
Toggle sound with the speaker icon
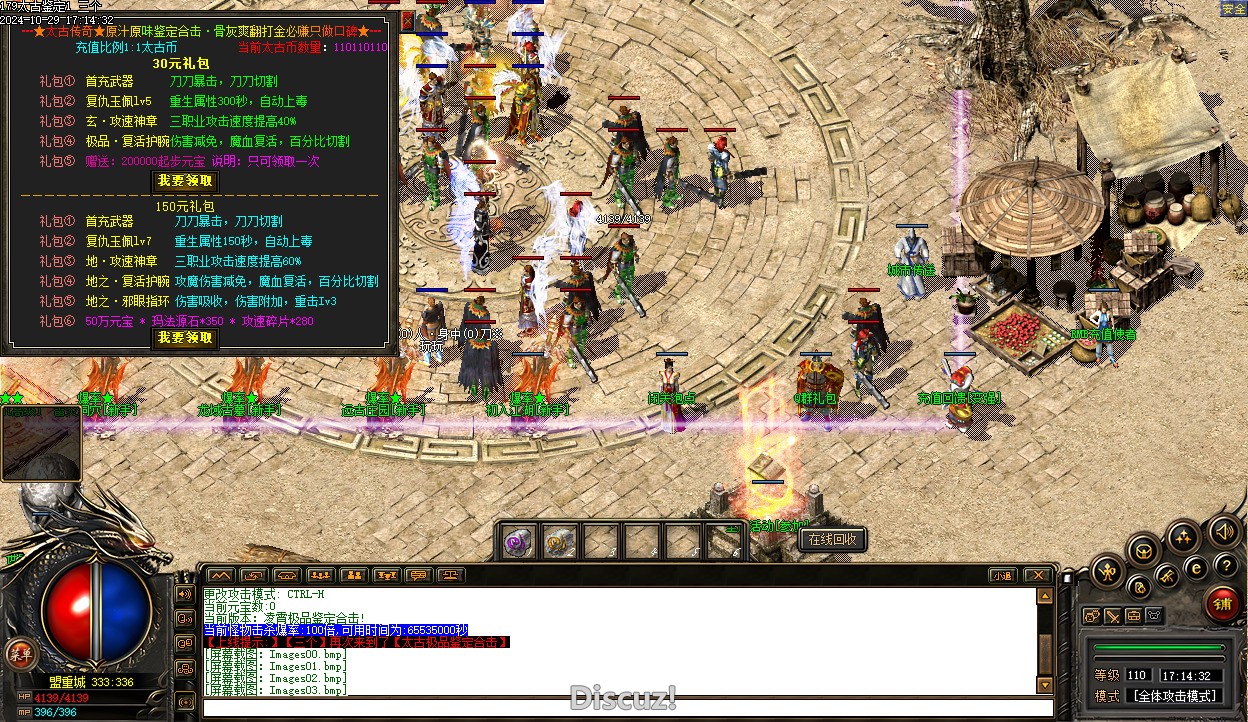point(1222,530)
